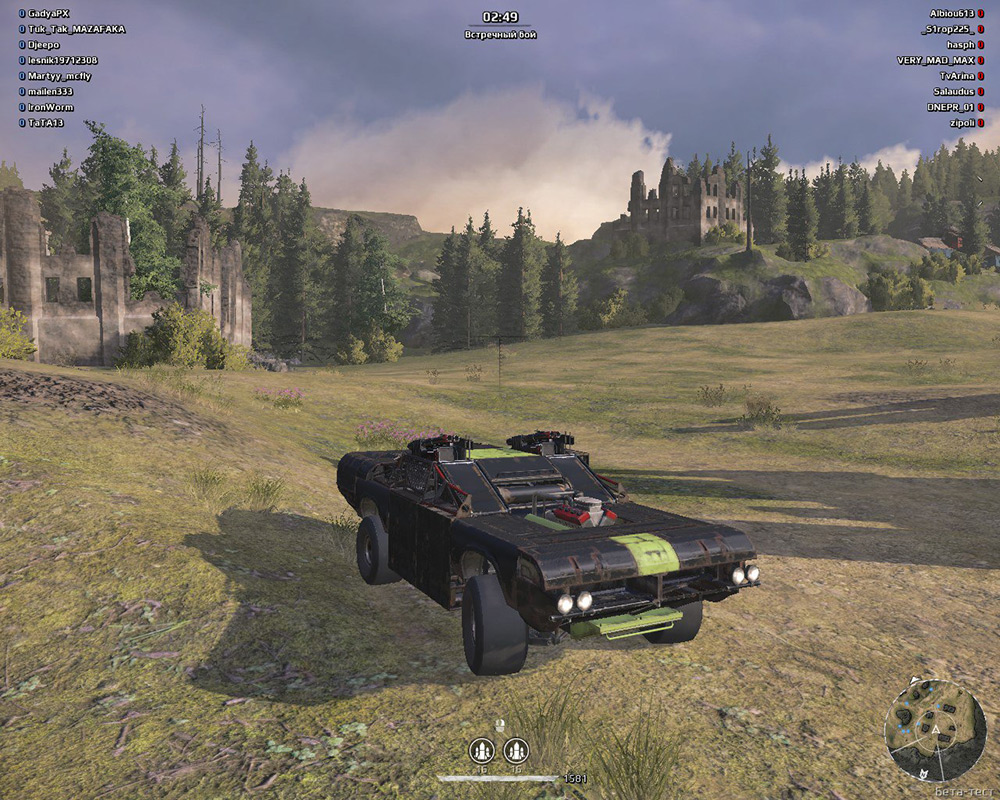Open the circular minimap
Screen dimensions: 1000x800
(x=935, y=730)
